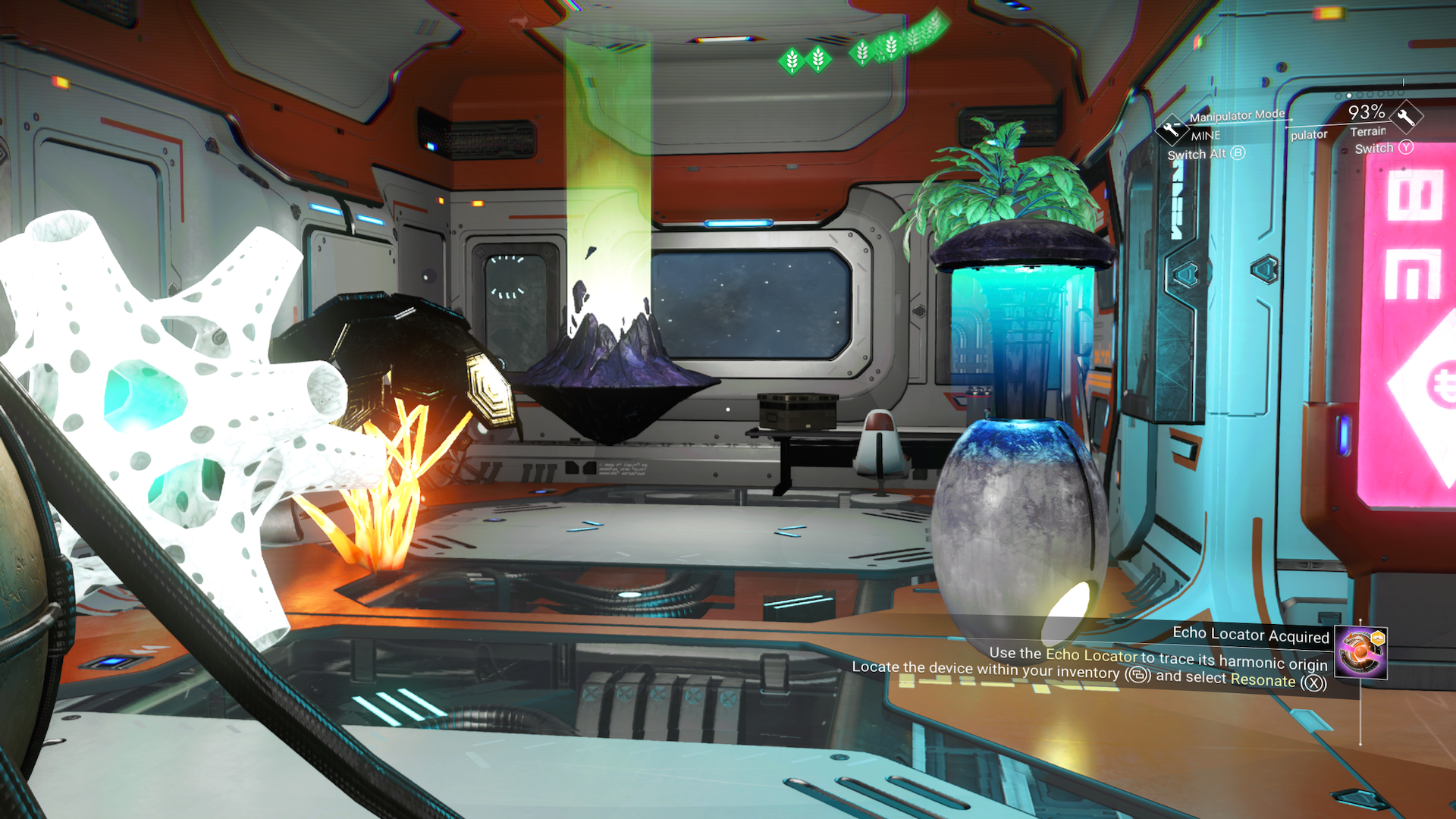Image resolution: width=1456 pixels, height=819 pixels.
Task: Select the second wheat plant marker icon
Action: click(817, 59)
